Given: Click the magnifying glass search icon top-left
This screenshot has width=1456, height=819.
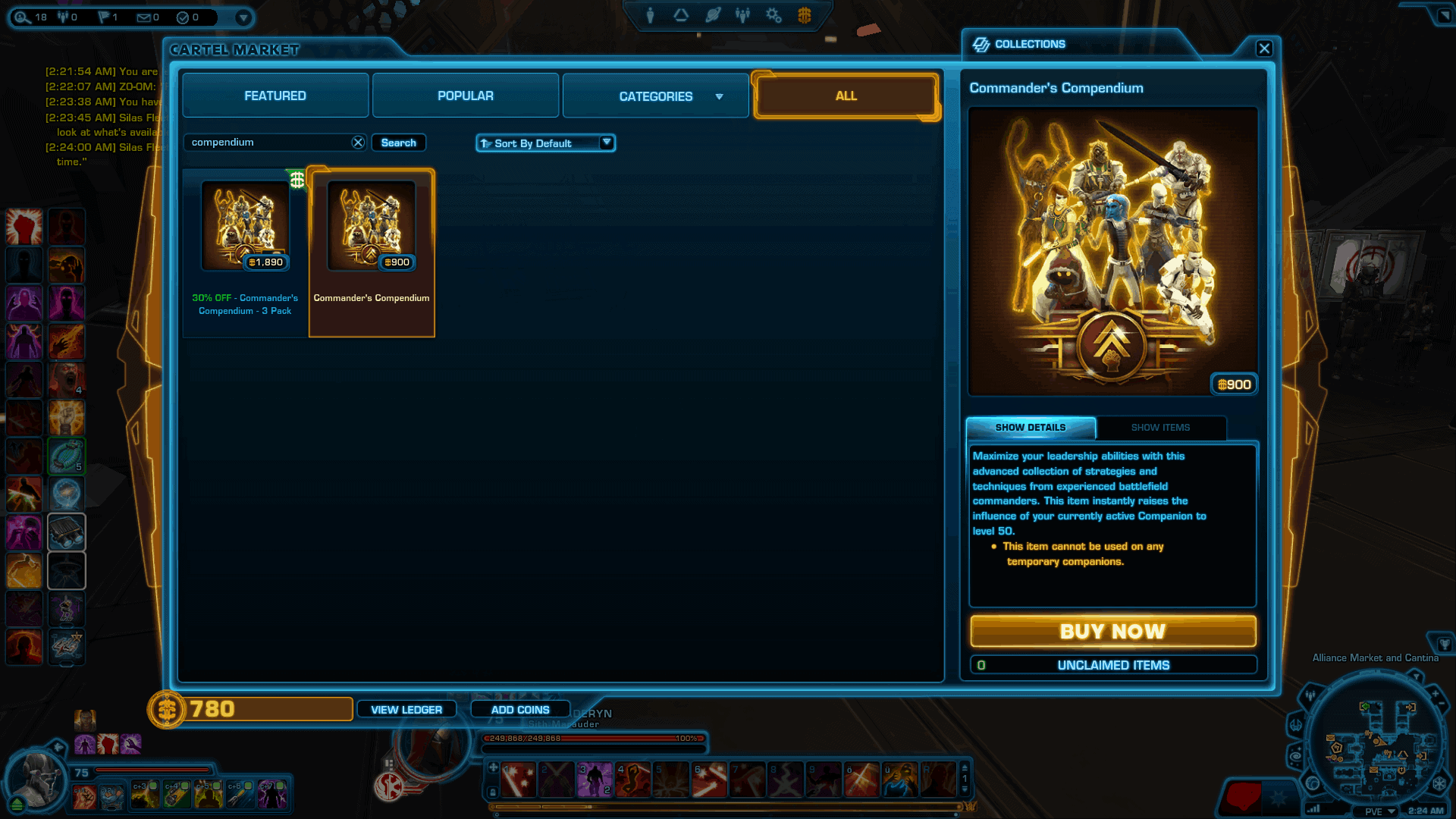Looking at the screenshot, I should (21, 17).
